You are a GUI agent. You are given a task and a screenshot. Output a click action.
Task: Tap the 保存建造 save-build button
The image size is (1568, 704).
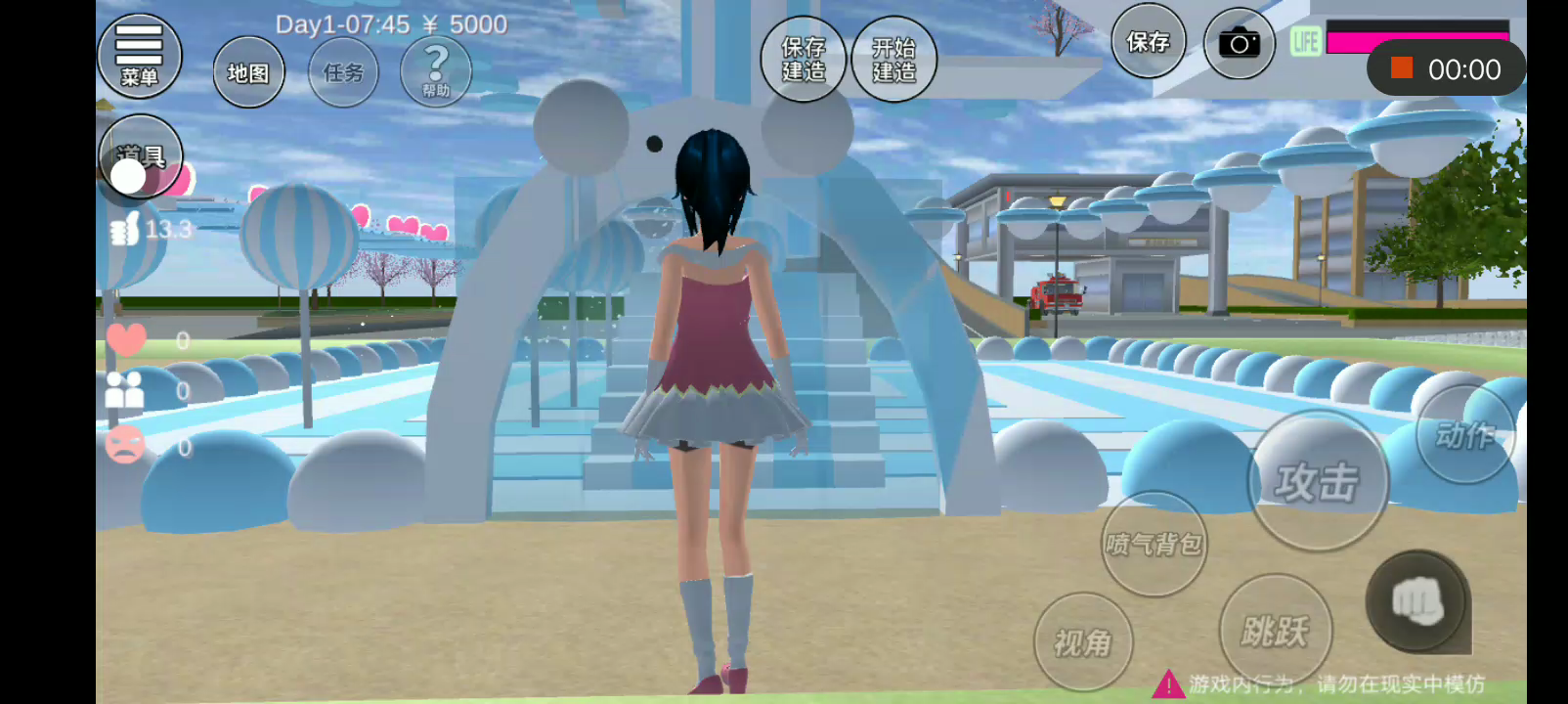click(804, 60)
